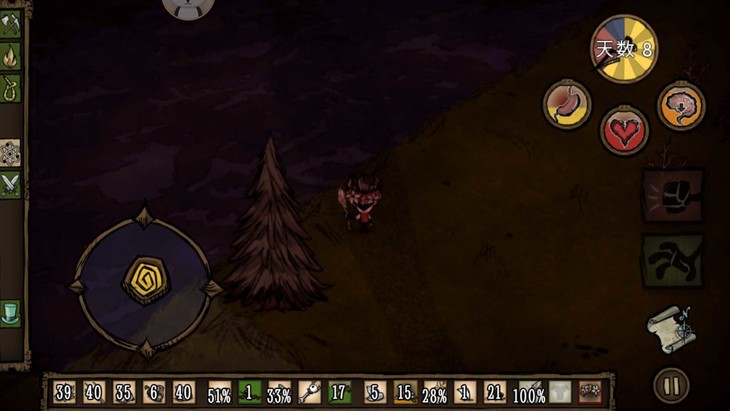The width and height of the screenshot is (730, 411).
Task: Select the inventory slot showing 35
Action: point(124,392)
